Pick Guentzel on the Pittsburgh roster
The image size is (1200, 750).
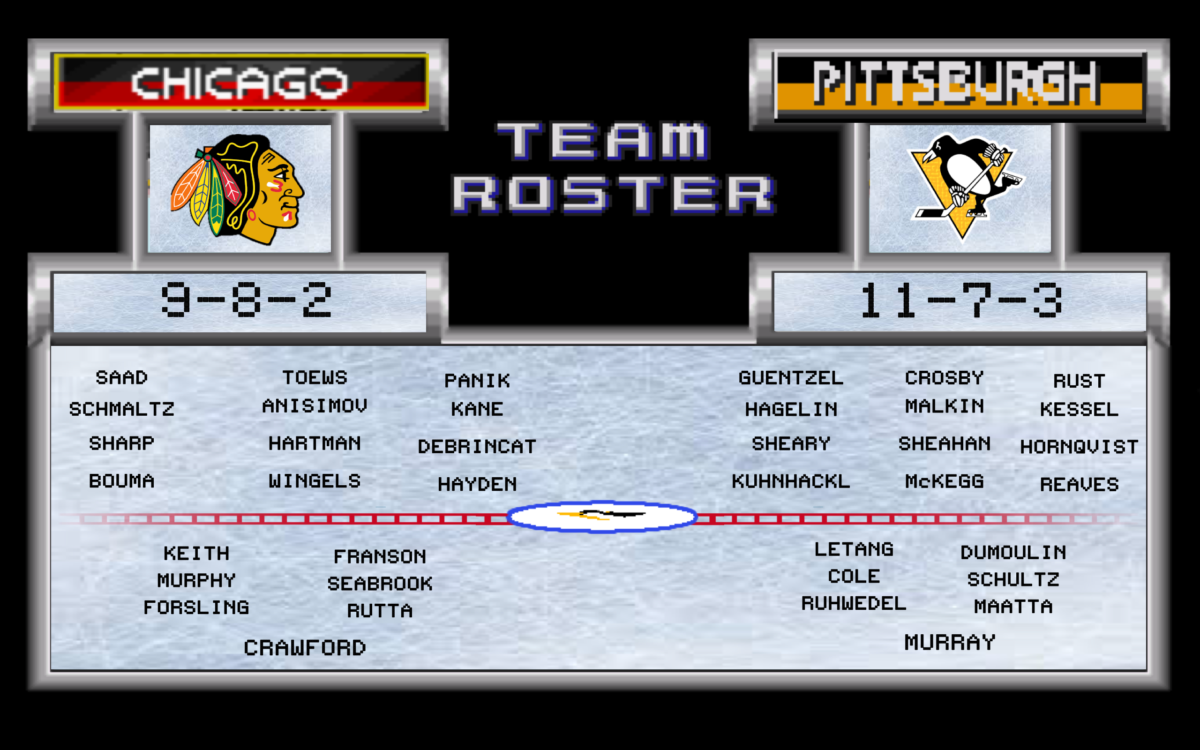pos(791,378)
